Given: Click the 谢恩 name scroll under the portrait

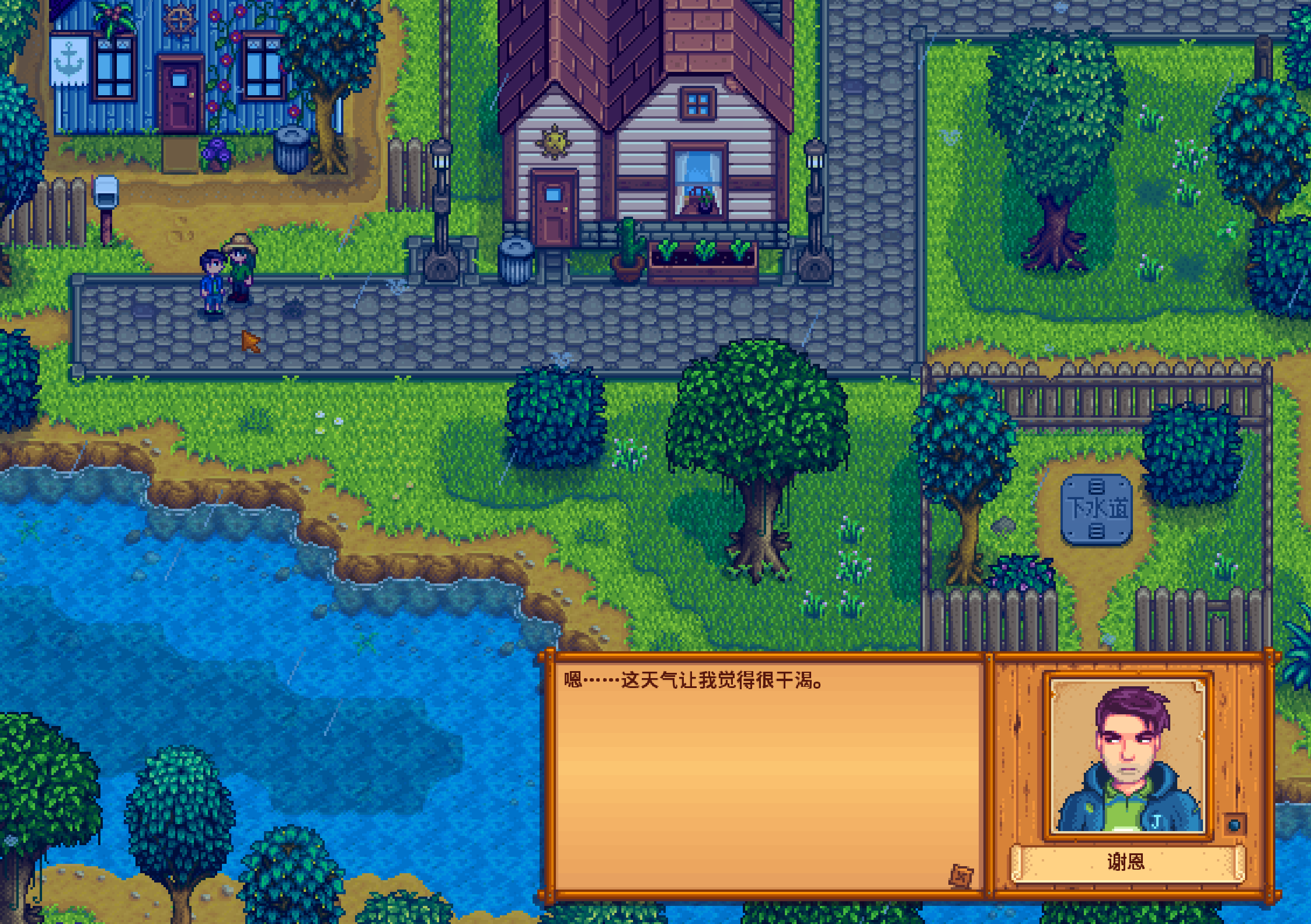Looking at the screenshot, I should pos(1127,862).
